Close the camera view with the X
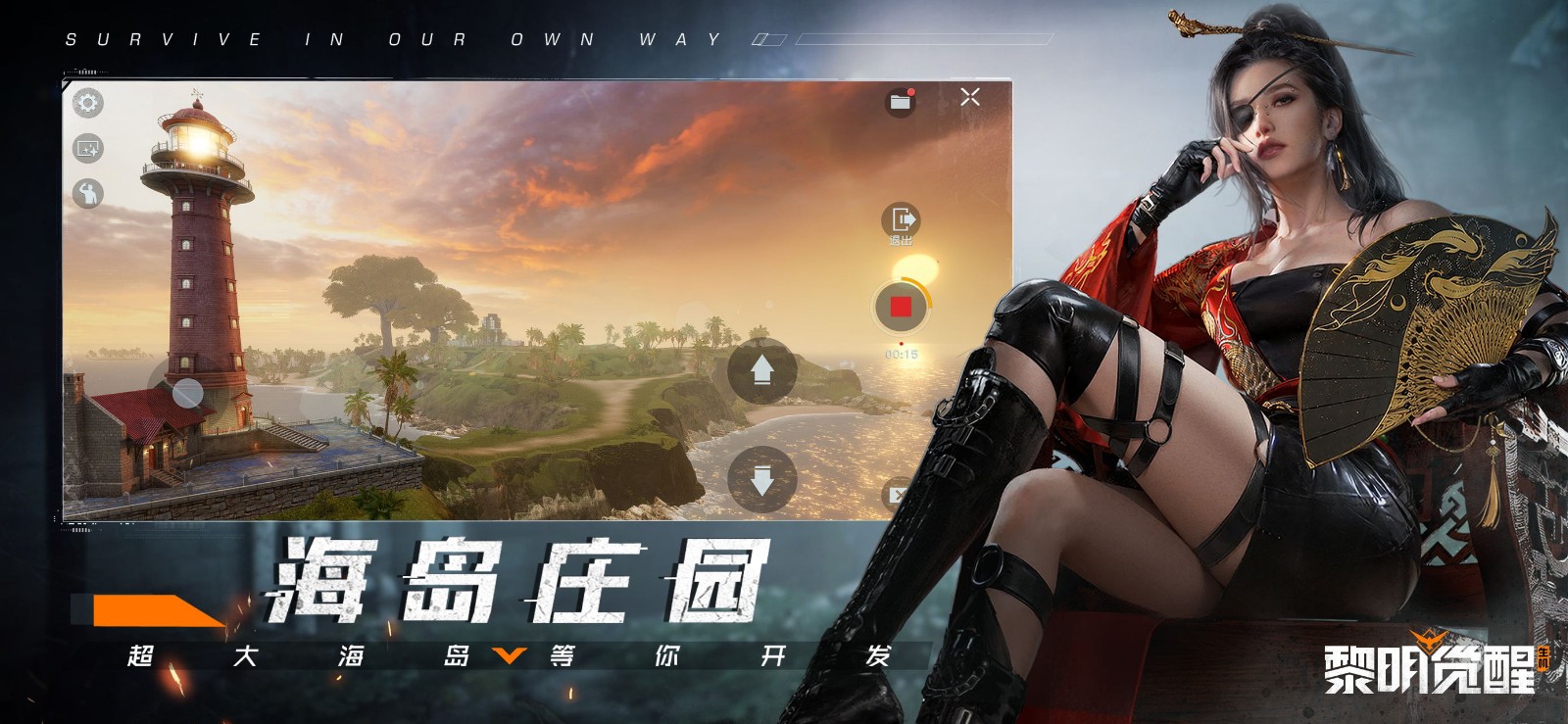This screenshot has width=1568, height=724. point(970,96)
